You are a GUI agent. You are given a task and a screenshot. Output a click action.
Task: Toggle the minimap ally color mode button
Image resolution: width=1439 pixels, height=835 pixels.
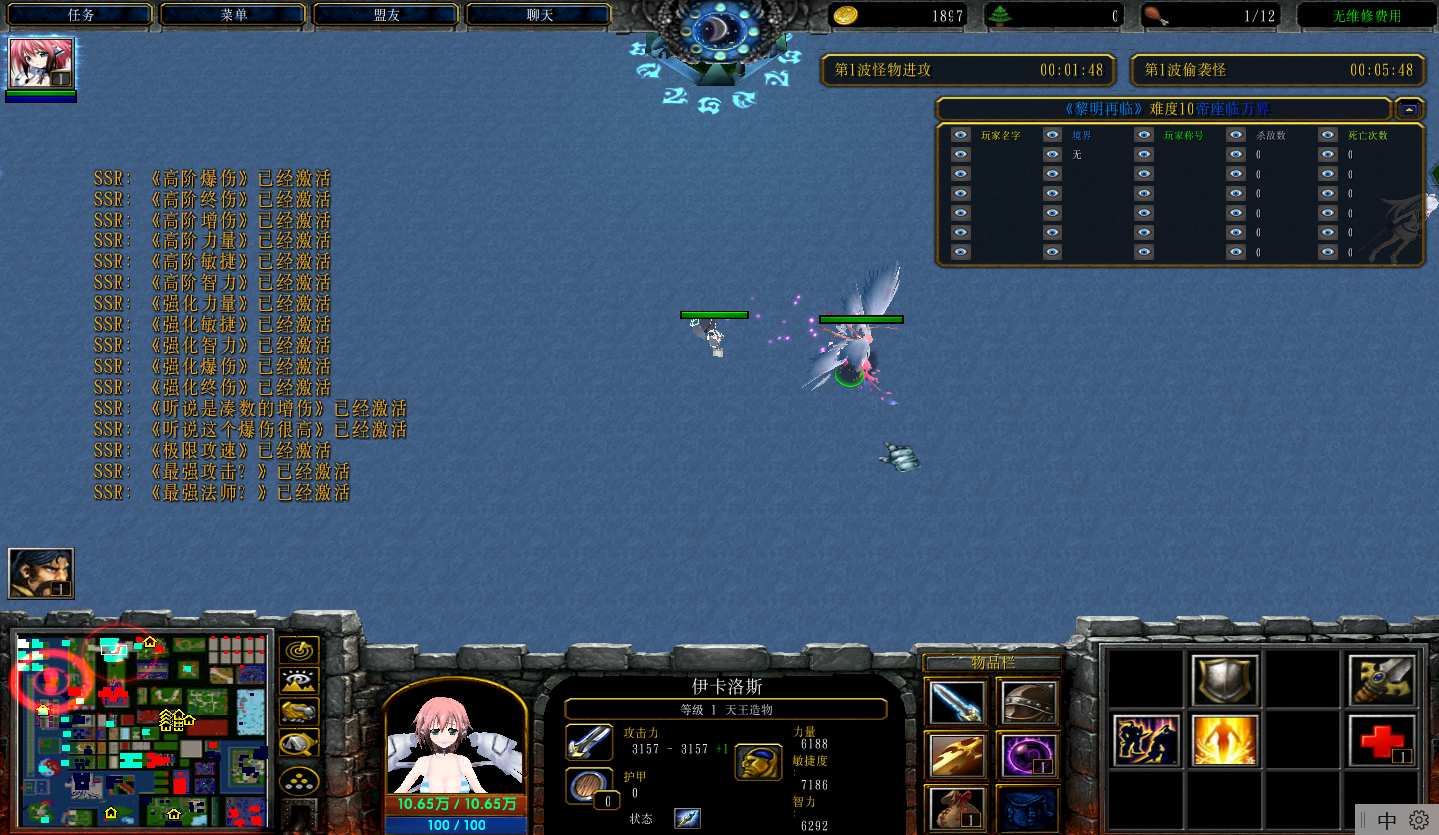pyautogui.click(x=299, y=712)
